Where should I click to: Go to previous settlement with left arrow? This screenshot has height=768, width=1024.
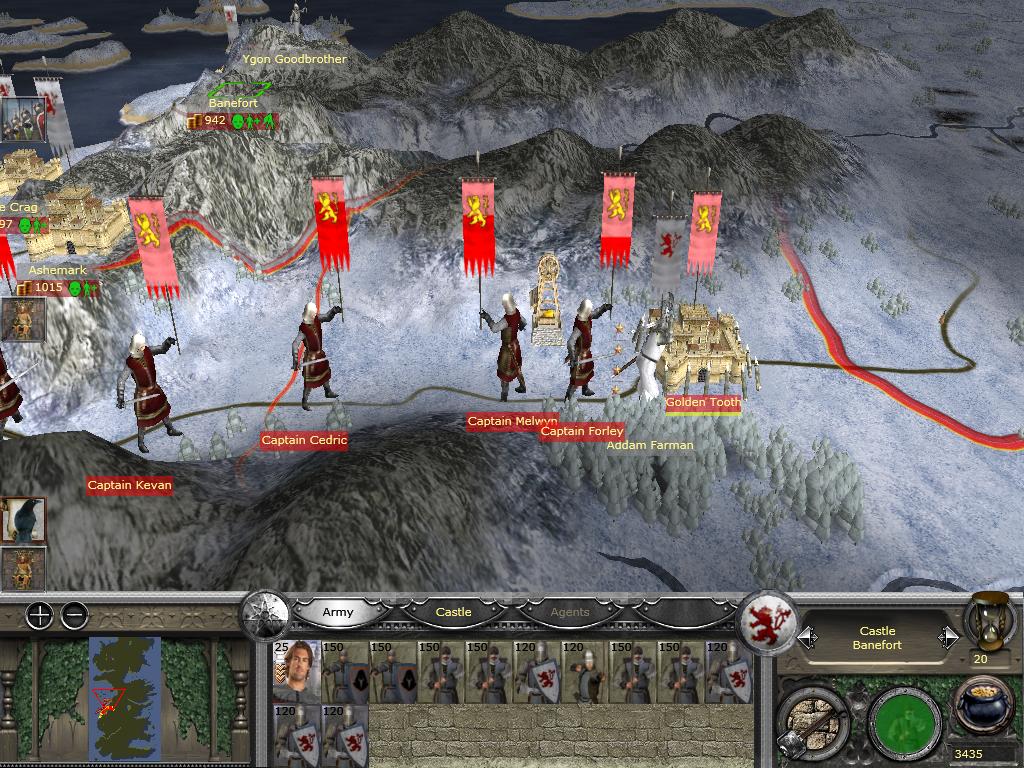click(x=806, y=637)
